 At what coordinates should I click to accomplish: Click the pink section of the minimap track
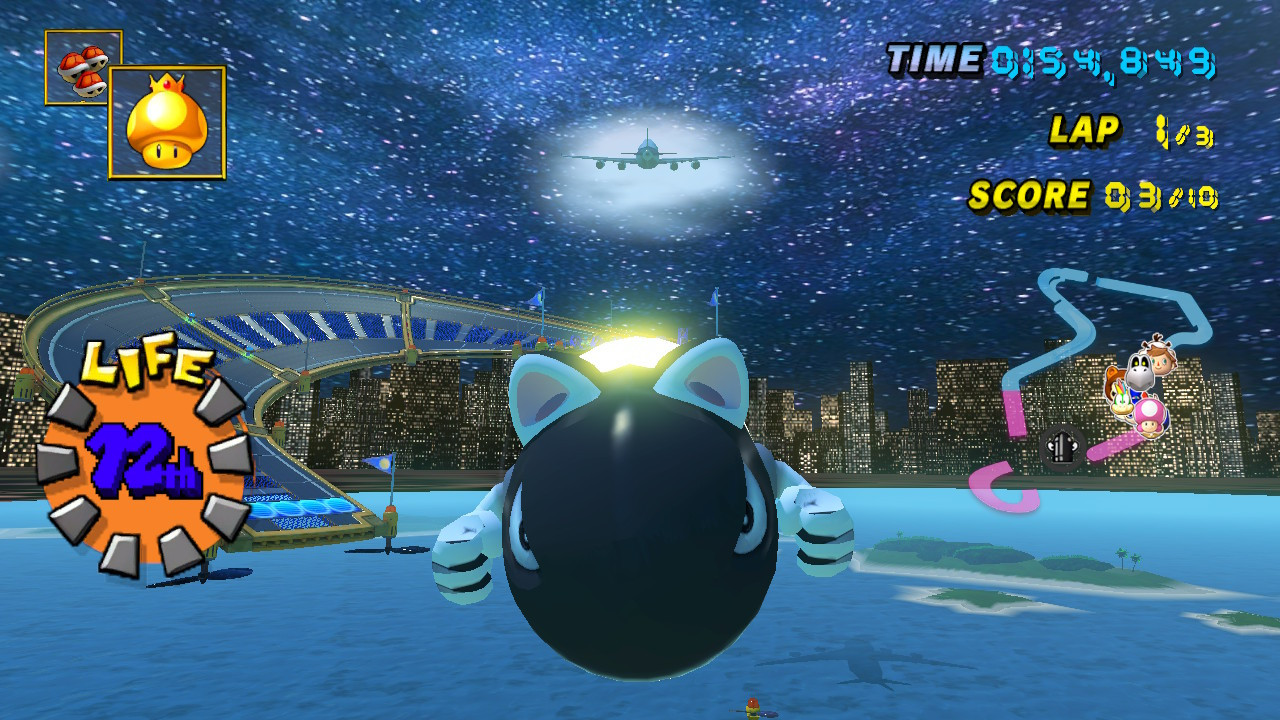pos(1014,413)
